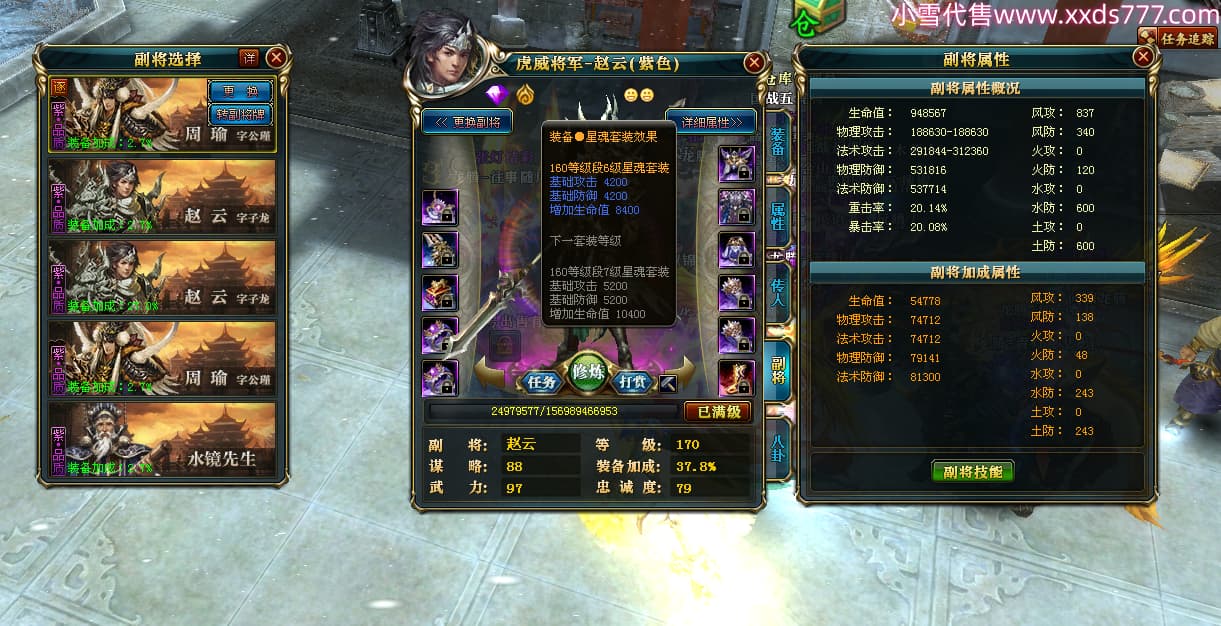The image size is (1221, 626).
Task: Close the 虎威将军-赵云 window
Action: [754, 63]
